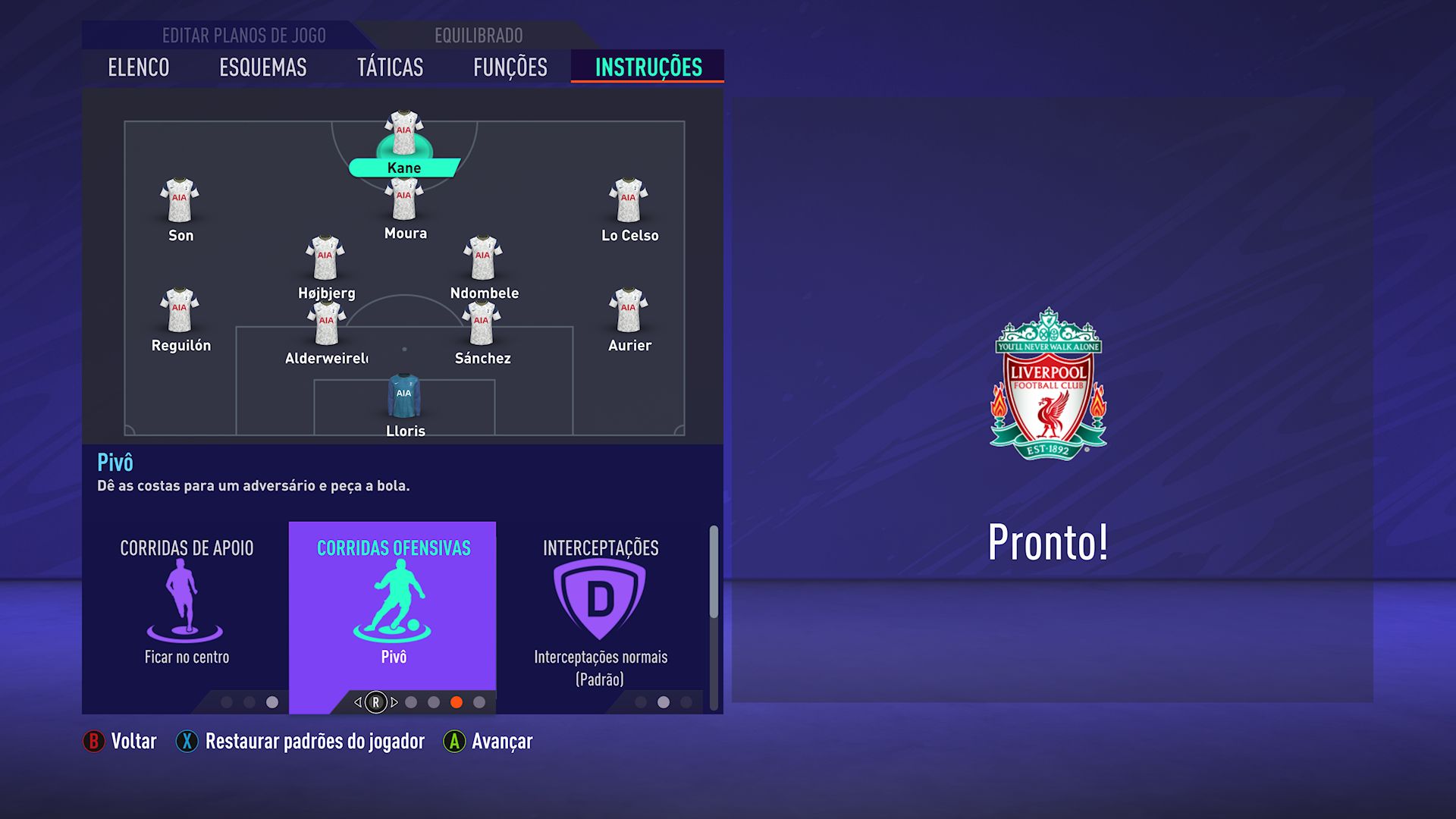Open the Esquemas tab
Screen dimensions: 1456x819
coord(262,67)
